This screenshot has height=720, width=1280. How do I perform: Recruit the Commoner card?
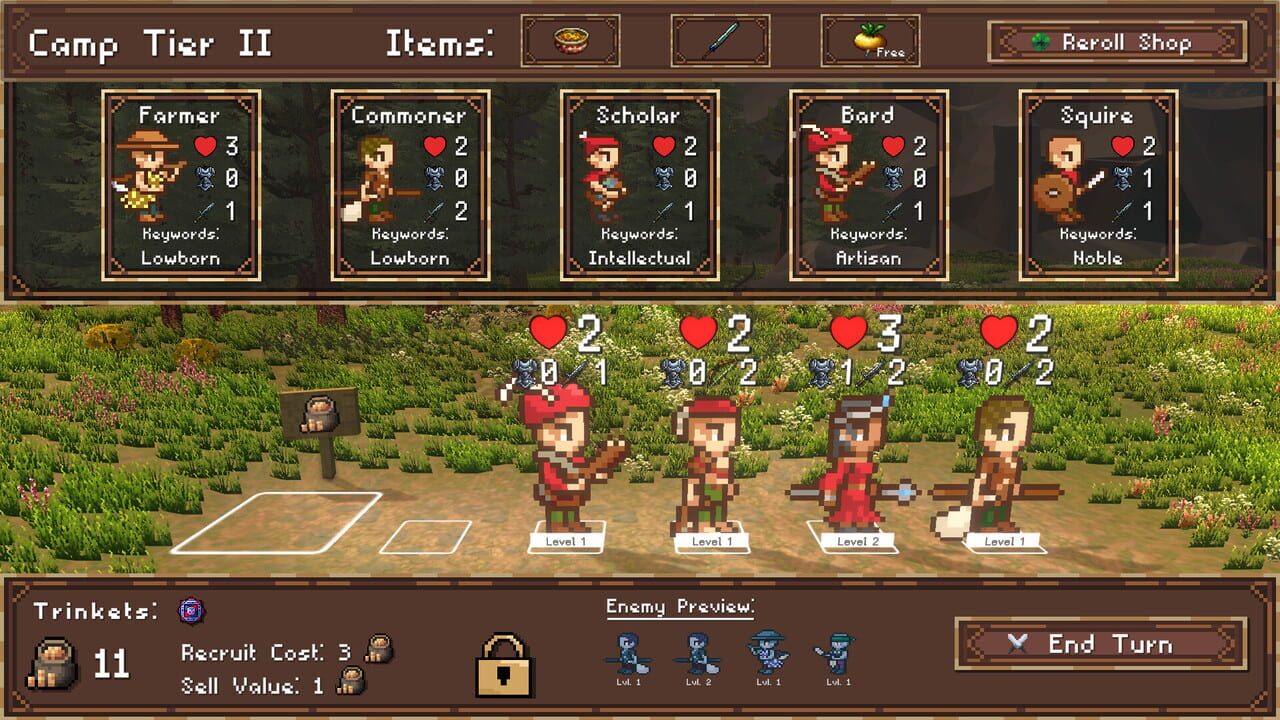408,185
